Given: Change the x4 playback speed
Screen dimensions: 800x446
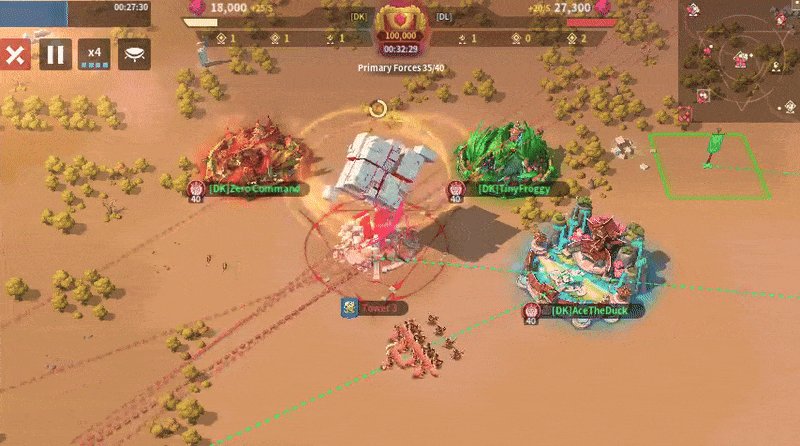Looking at the screenshot, I should tap(95, 55).
